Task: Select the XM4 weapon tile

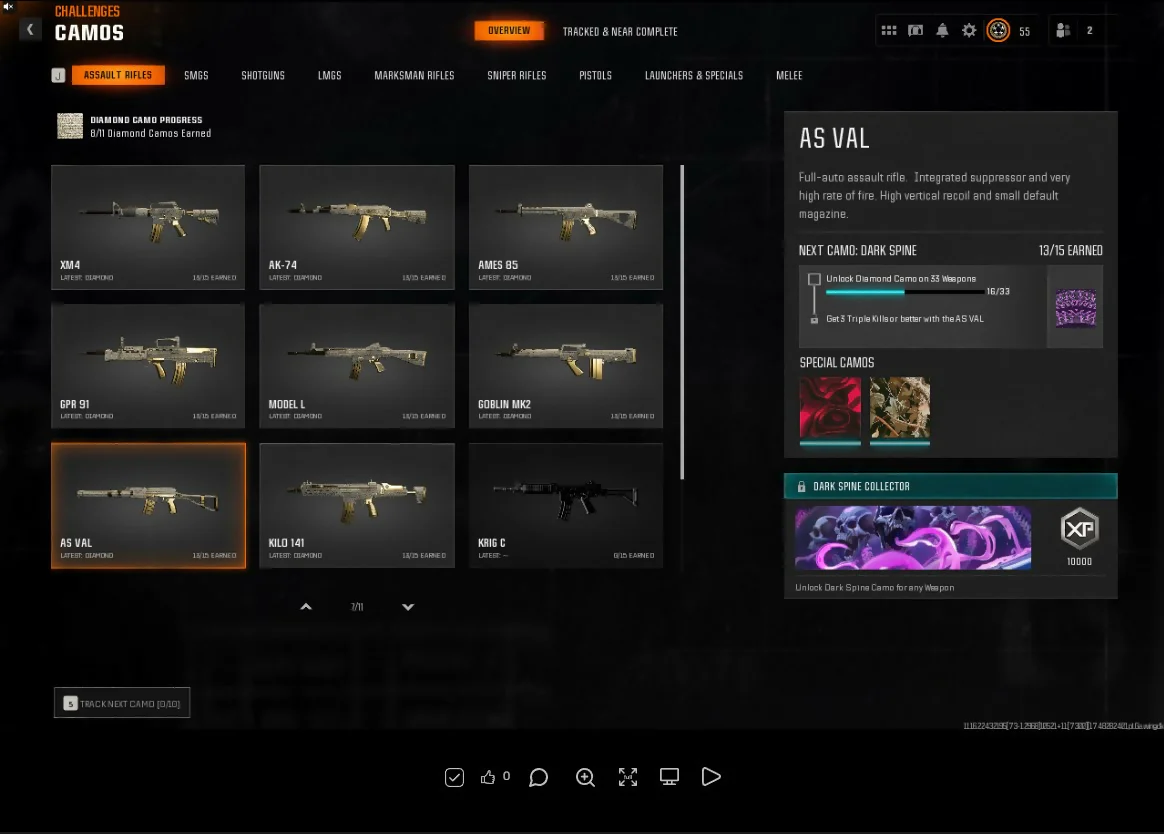Action: [148, 227]
